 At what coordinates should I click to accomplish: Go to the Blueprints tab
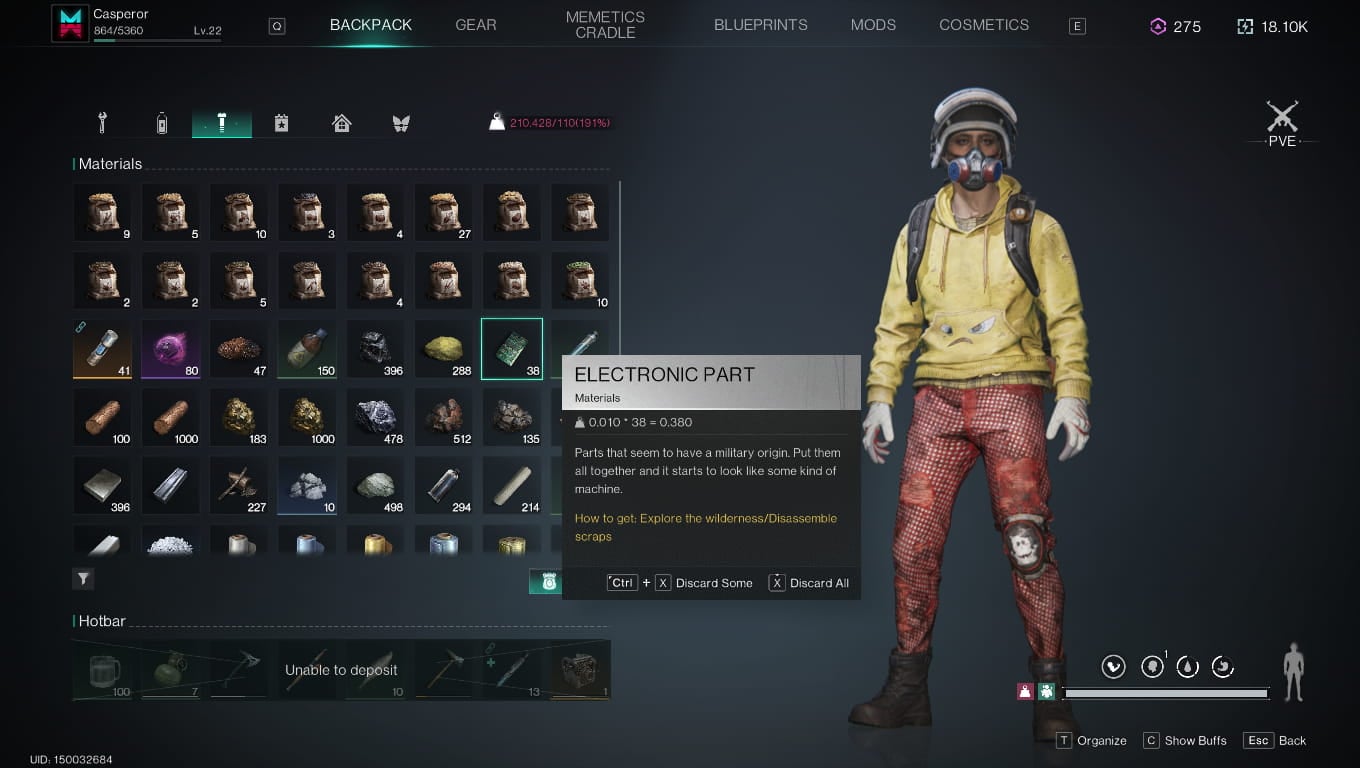(x=760, y=25)
